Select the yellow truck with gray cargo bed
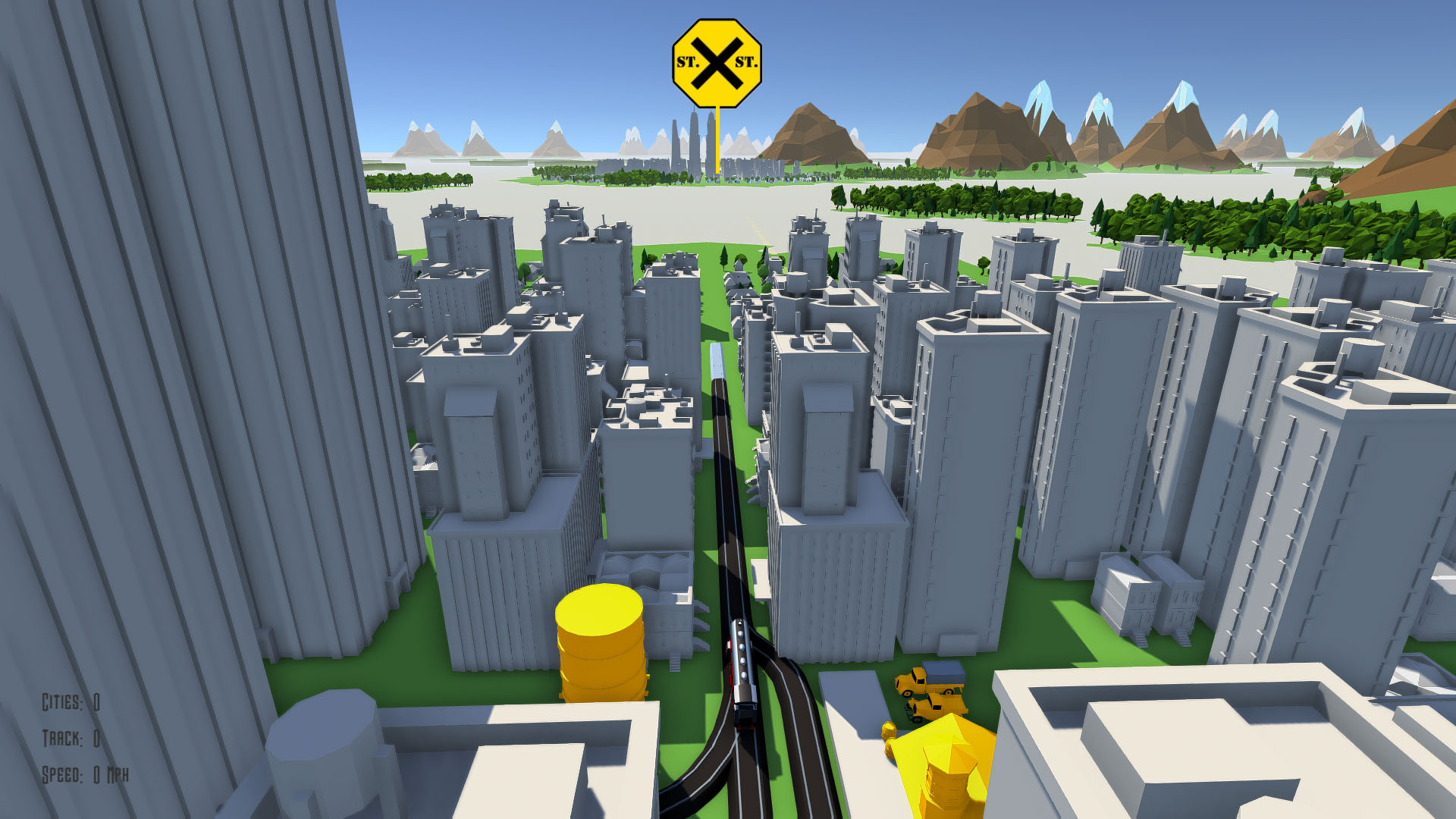 click(930, 682)
